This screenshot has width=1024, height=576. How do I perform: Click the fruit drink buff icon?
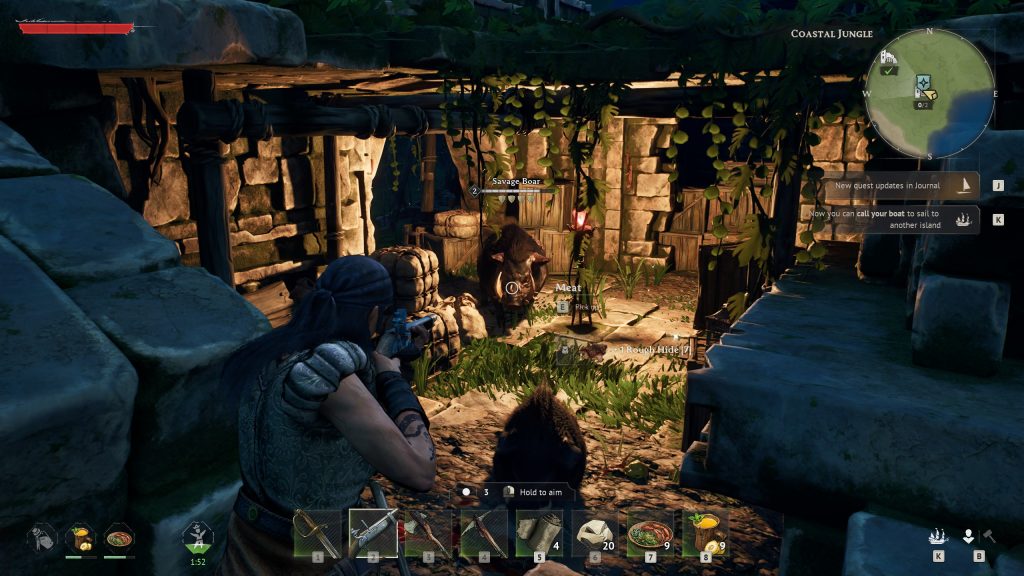click(x=80, y=537)
